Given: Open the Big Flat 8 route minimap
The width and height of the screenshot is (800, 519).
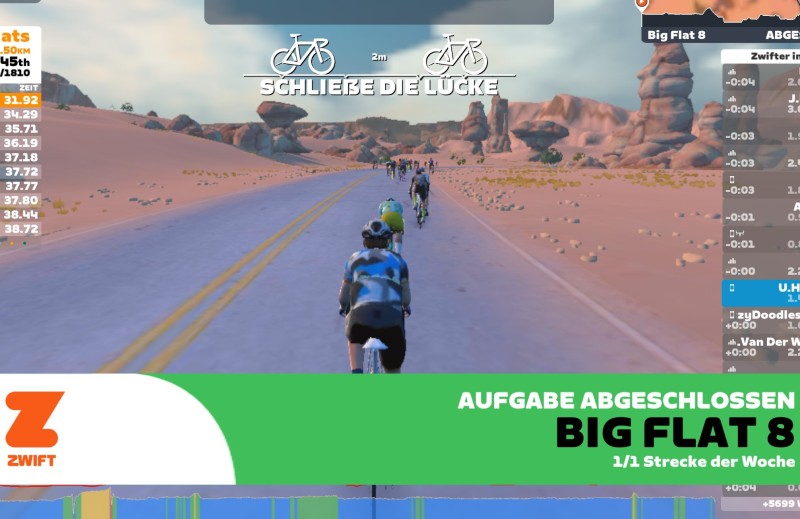Looking at the screenshot, I should click(x=720, y=18).
